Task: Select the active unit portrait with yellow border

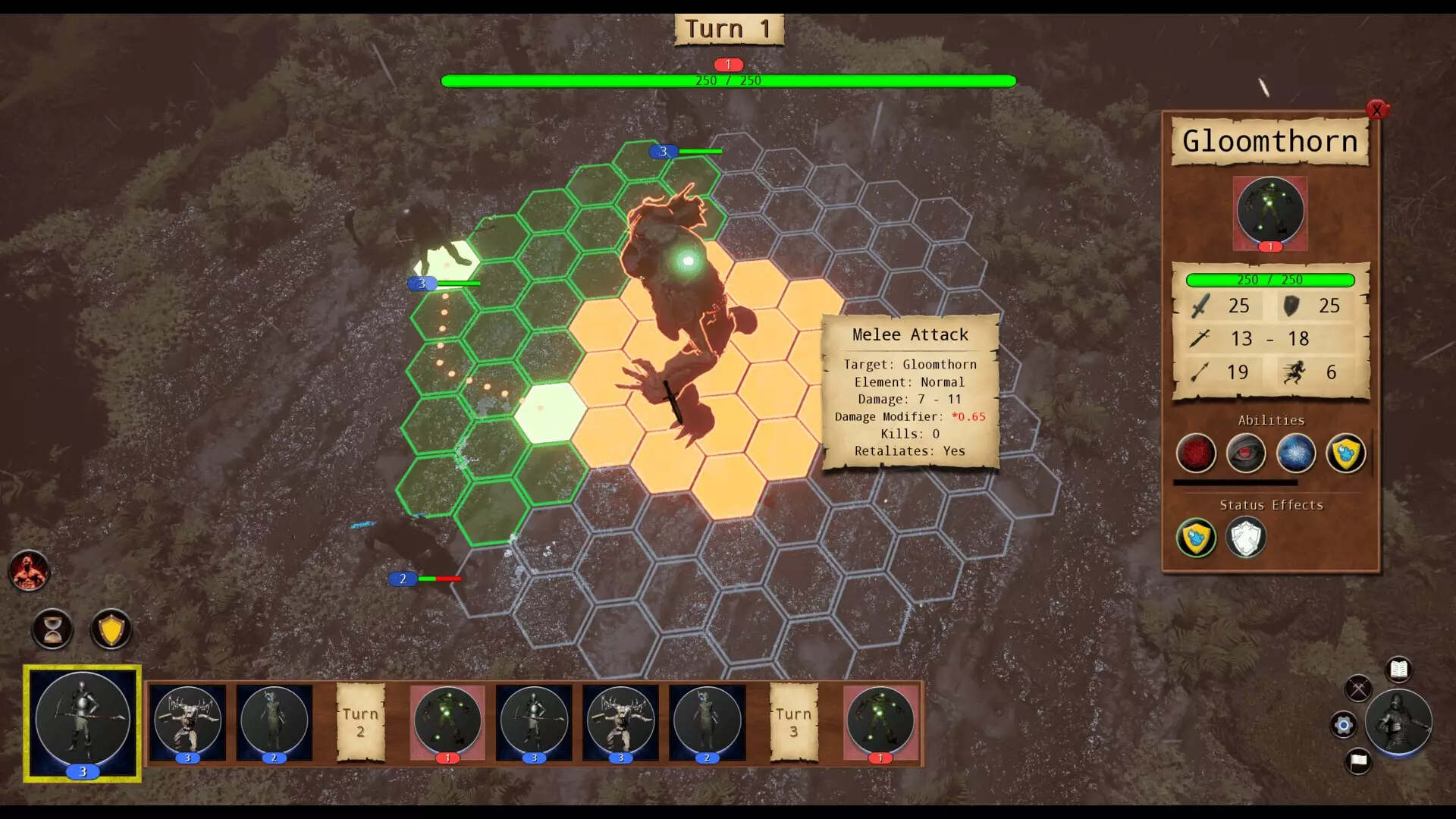Action: 83,722
